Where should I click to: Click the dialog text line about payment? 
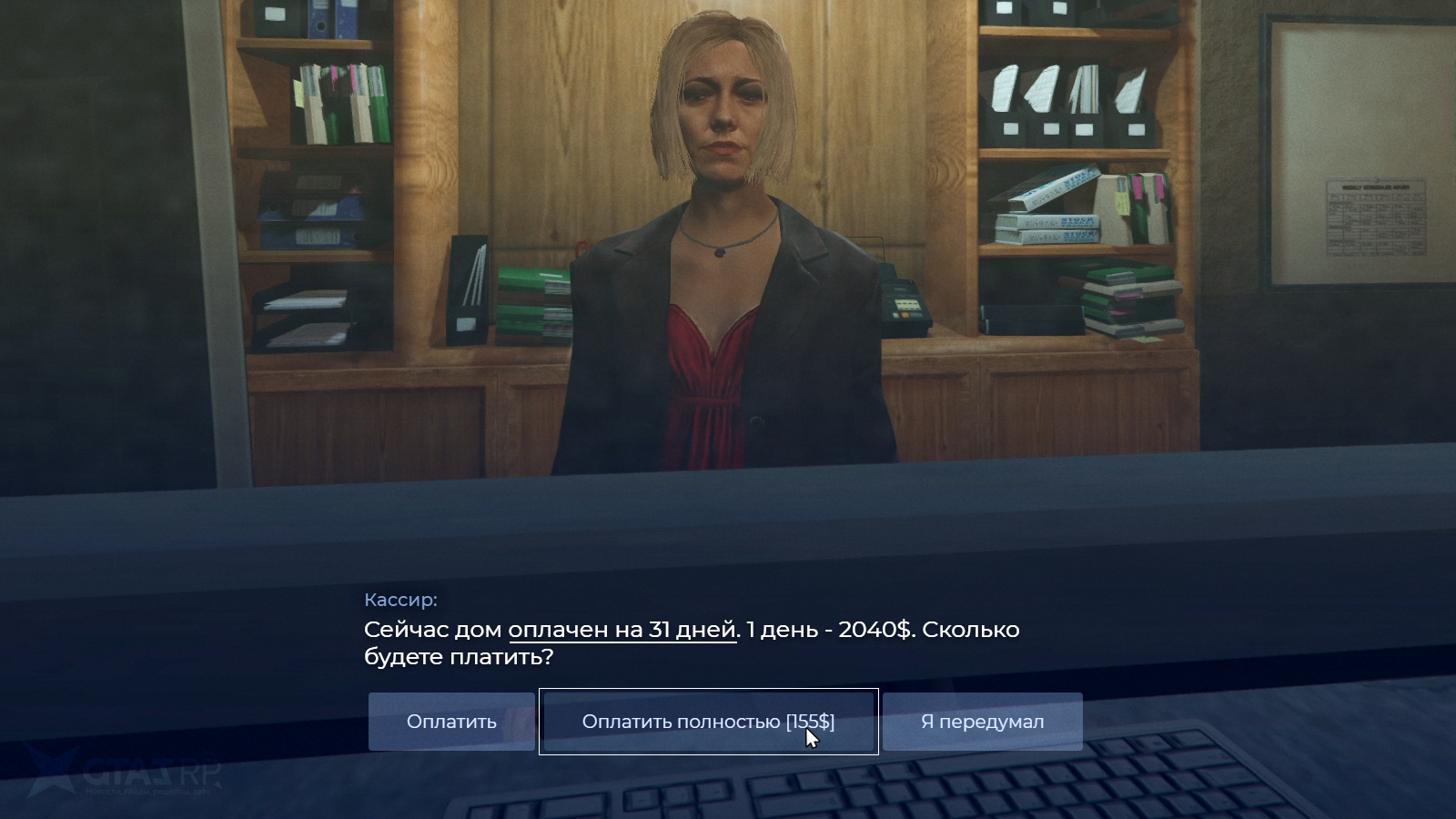pyautogui.click(x=692, y=630)
